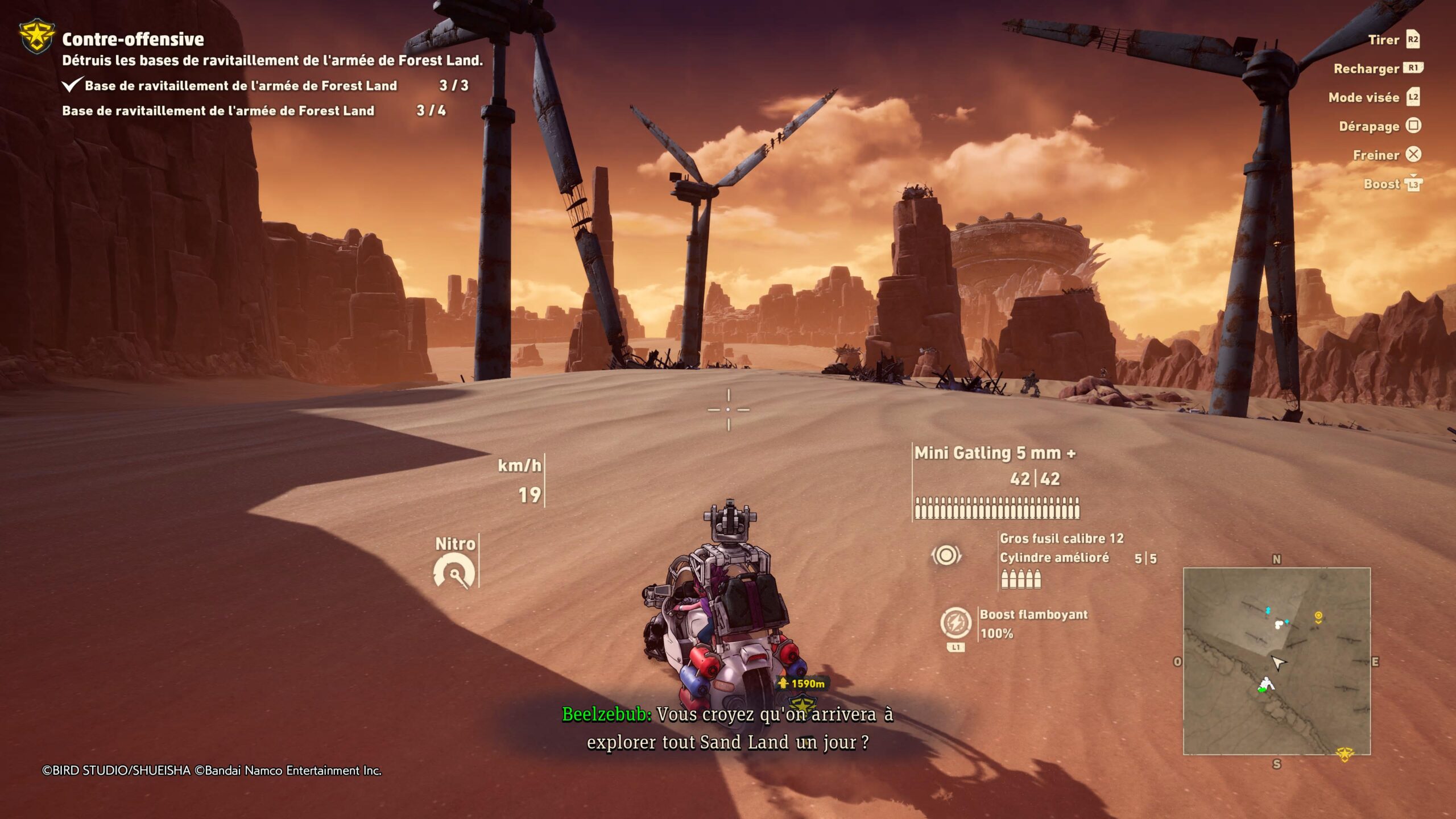Click the 1590m objective distance marker
Screen dimensions: 1456x819
(804, 684)
